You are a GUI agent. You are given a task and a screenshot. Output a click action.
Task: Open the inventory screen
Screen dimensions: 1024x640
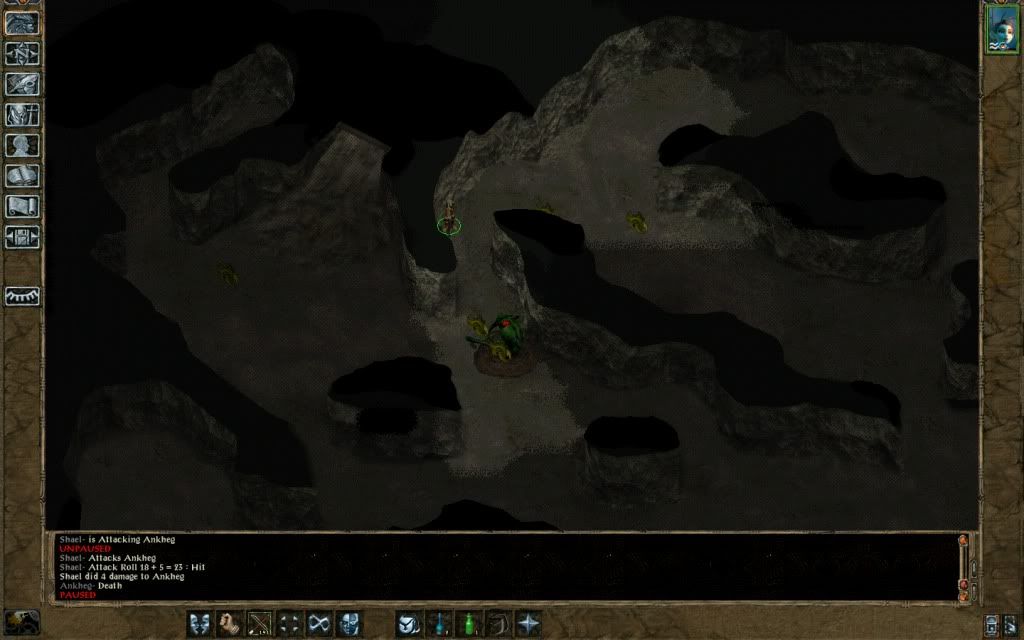(x=21, y=115)
